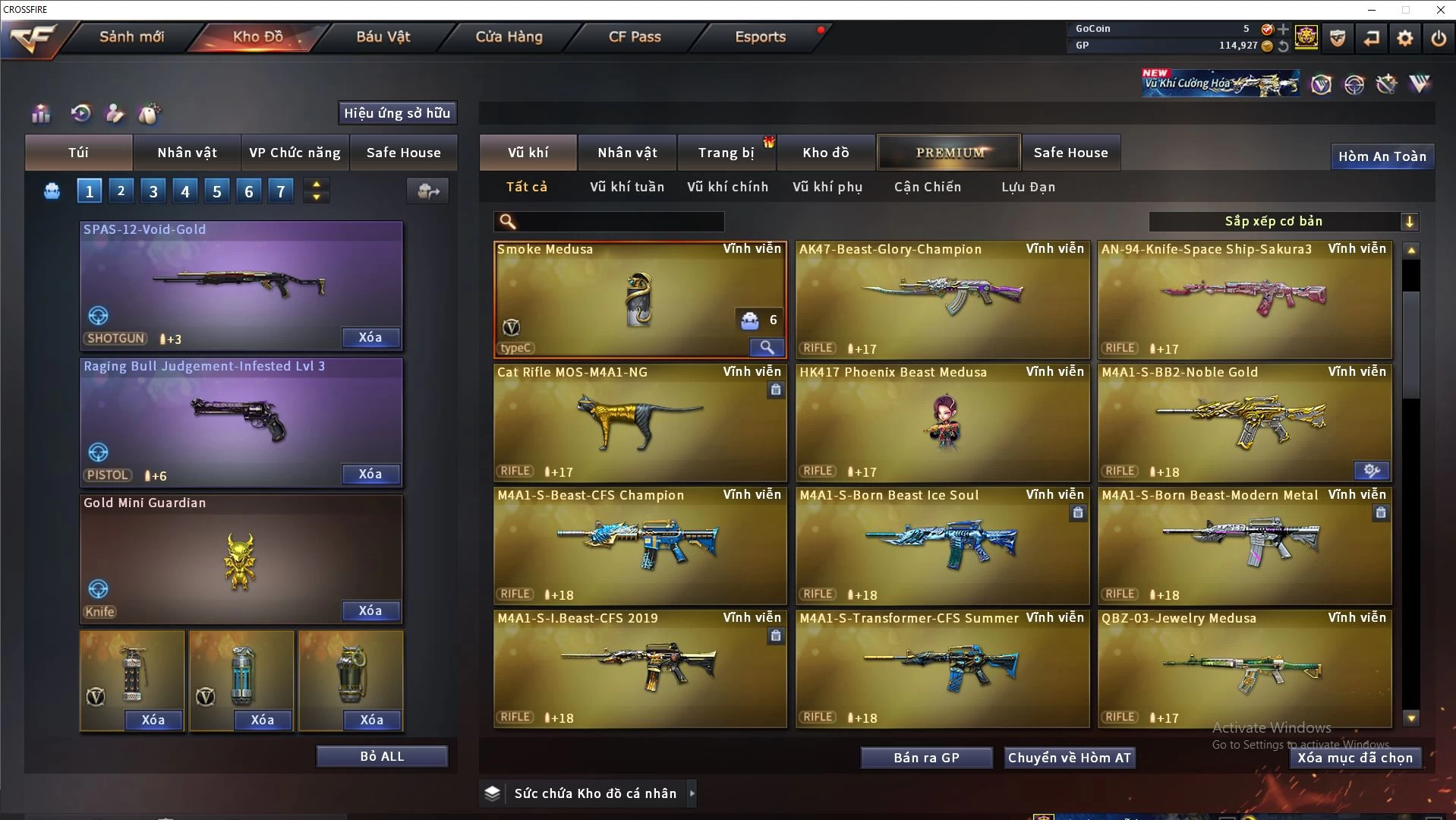This screenshot has width=1456, height=820.
Task: Click the Bỏ ALL button
Action: (382, 756)
